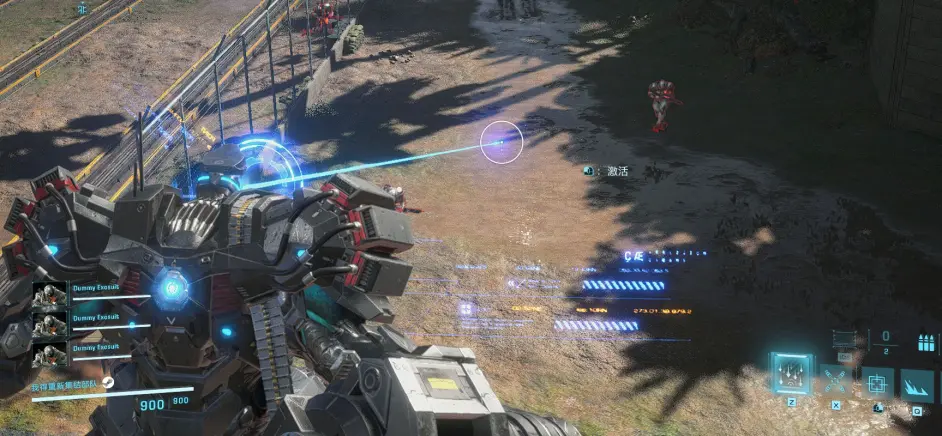Activate the missile barrage ability icon
The height and width of the screenshot is (436, 942).
coord(791,374)
